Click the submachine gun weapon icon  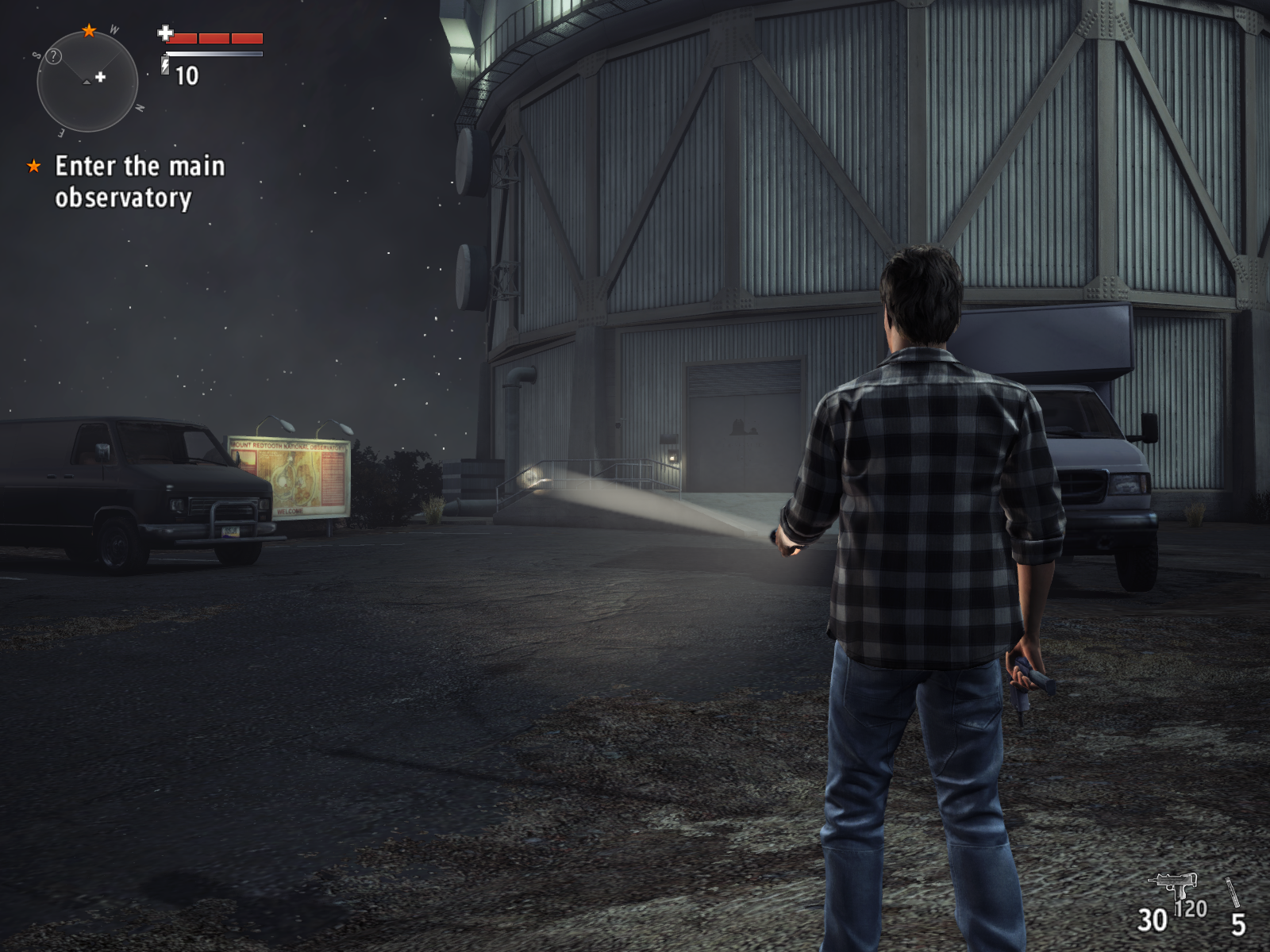pyautogui.click(x=1172, y=885)
